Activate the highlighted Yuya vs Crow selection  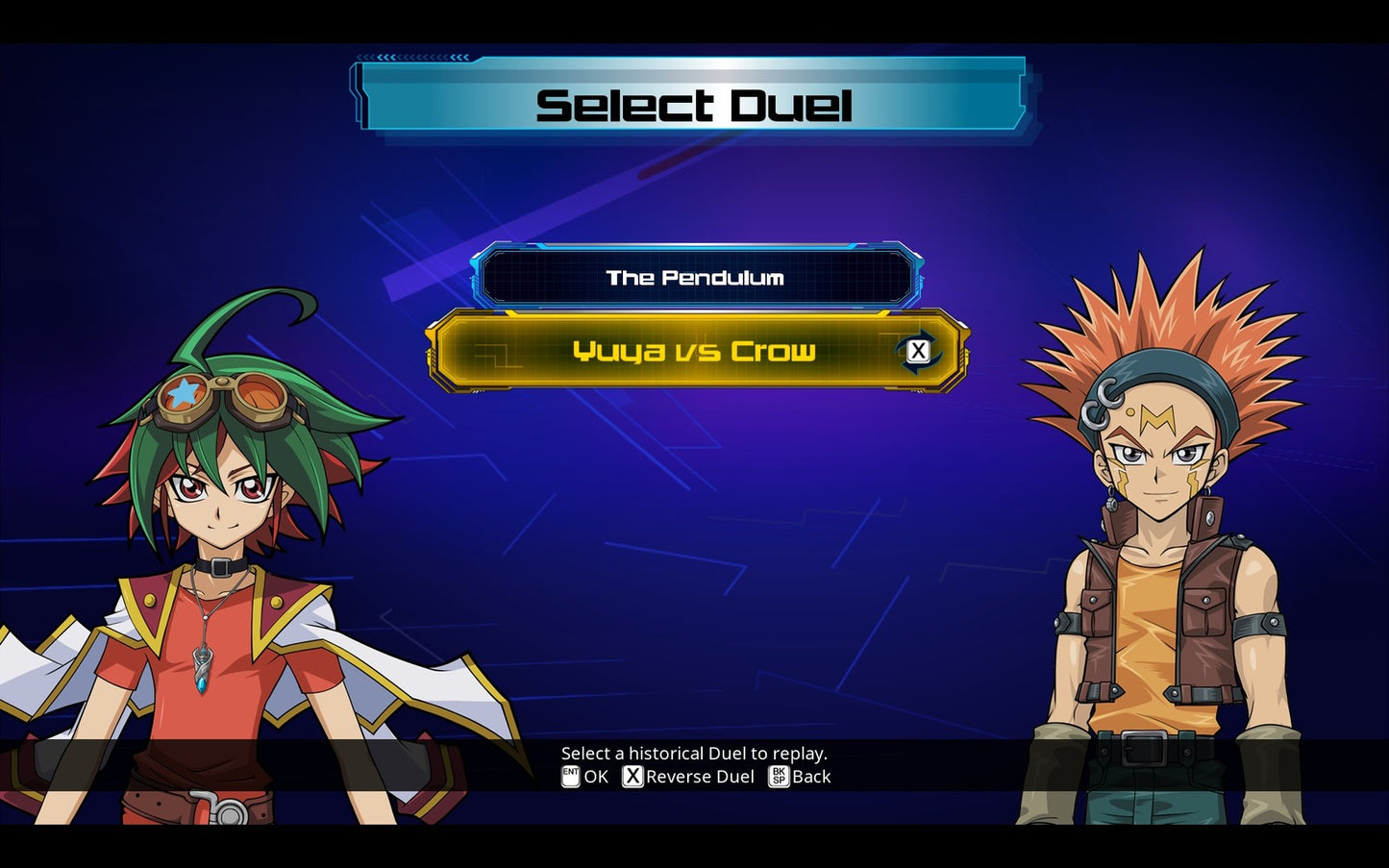tap(694, 351)
